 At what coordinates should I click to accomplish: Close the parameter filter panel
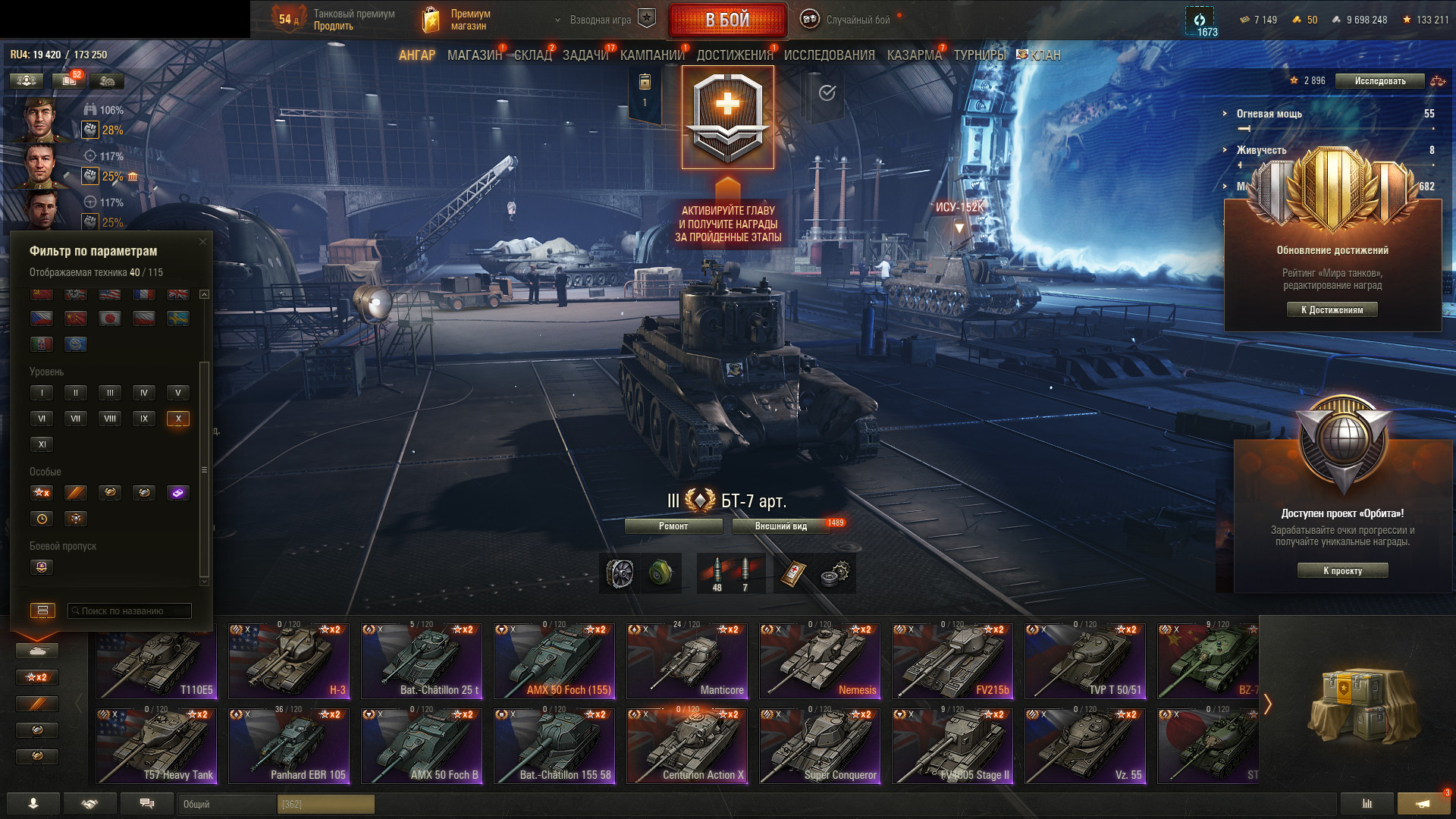(202, 242)
